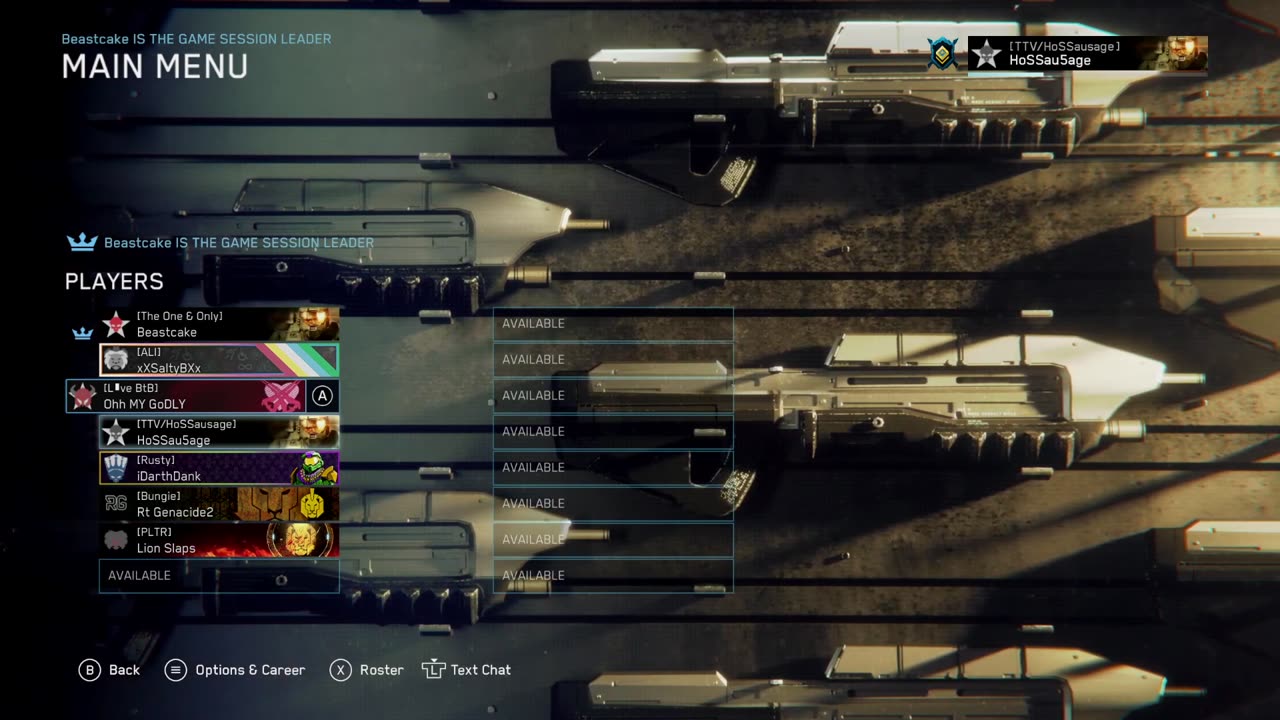Viewport: 1280px width, 720px height.
Task: Open iDarthDank's player card
Action: point(219,468)
